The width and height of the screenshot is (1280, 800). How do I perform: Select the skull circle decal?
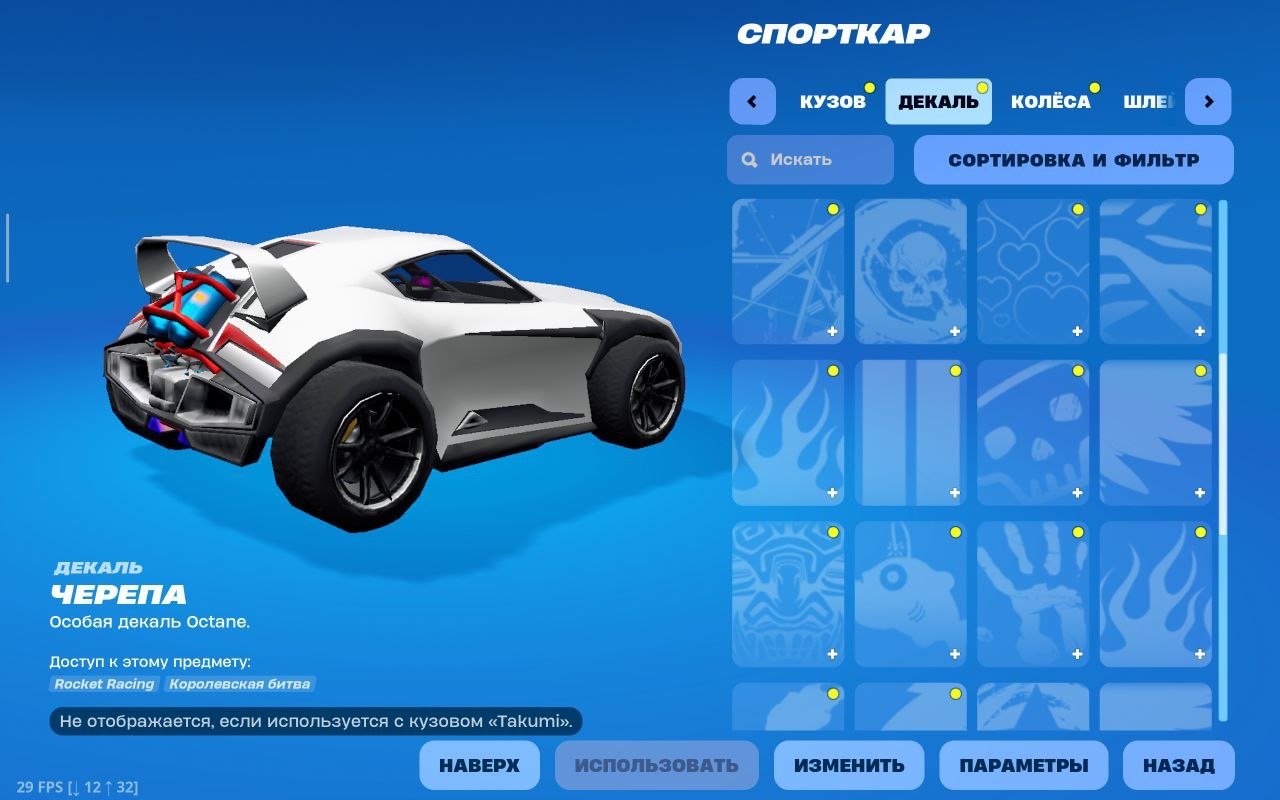point(911,270)
